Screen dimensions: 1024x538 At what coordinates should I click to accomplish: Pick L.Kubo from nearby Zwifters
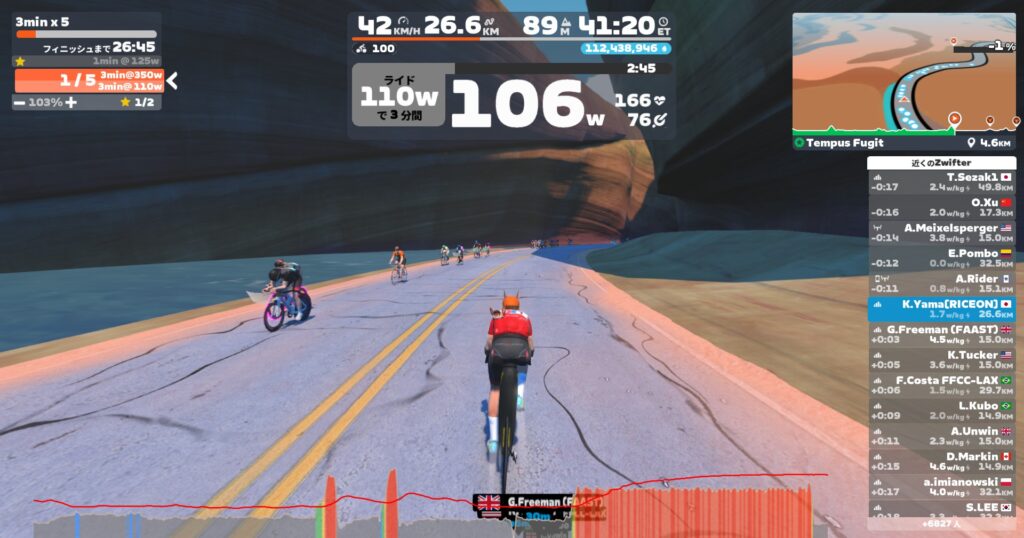941,411
